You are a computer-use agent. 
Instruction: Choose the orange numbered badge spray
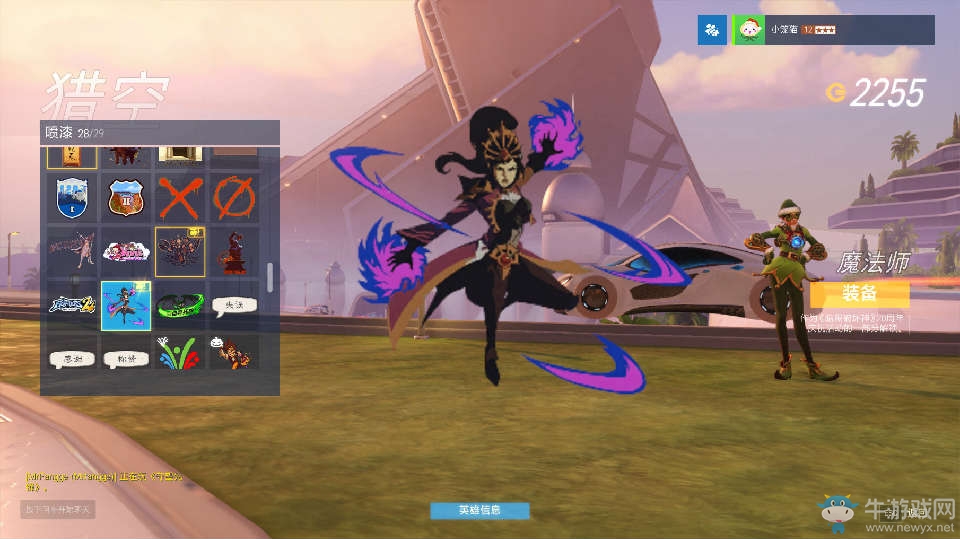tap(126, 197)
